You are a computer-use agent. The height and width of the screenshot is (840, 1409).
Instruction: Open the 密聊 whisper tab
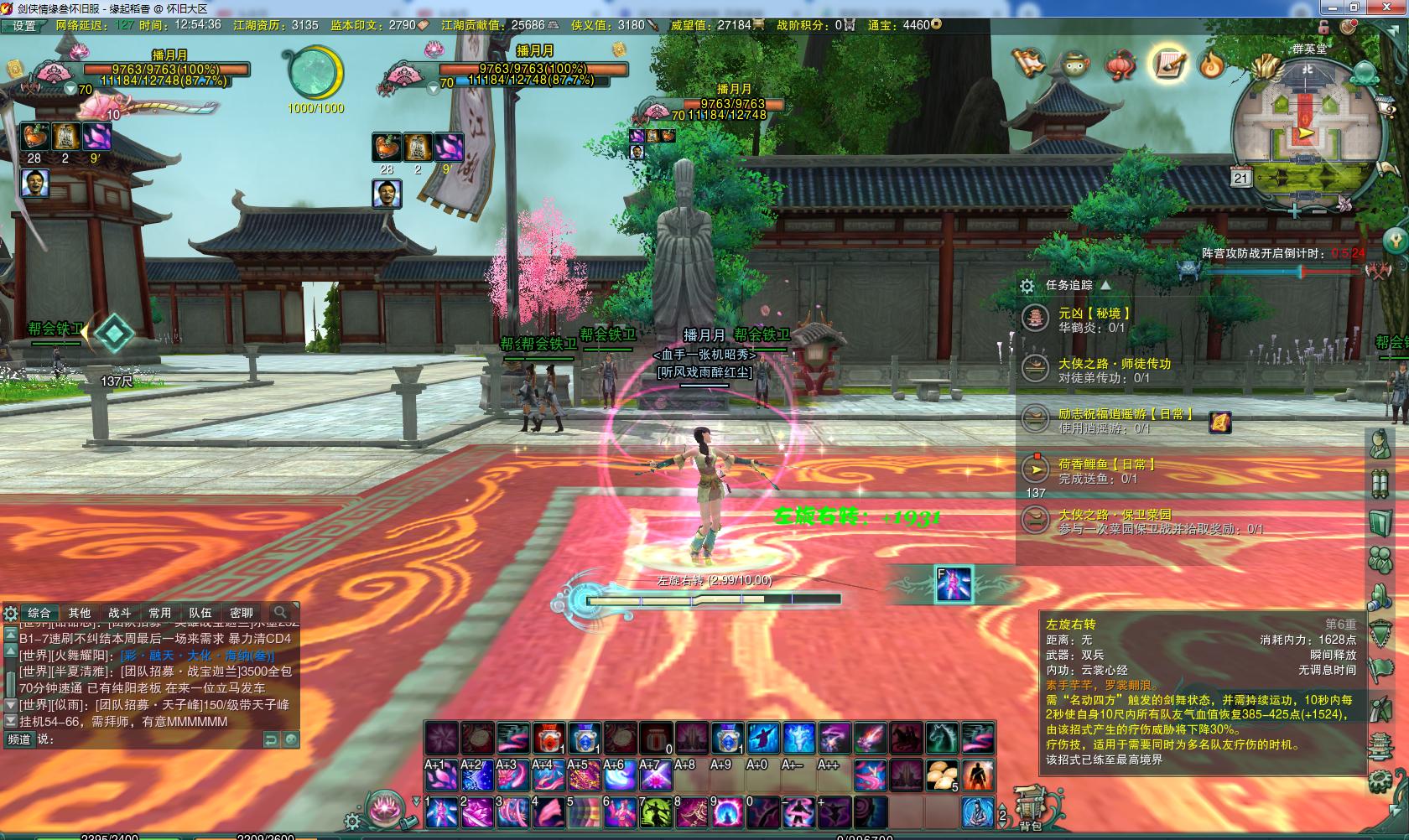241,613
